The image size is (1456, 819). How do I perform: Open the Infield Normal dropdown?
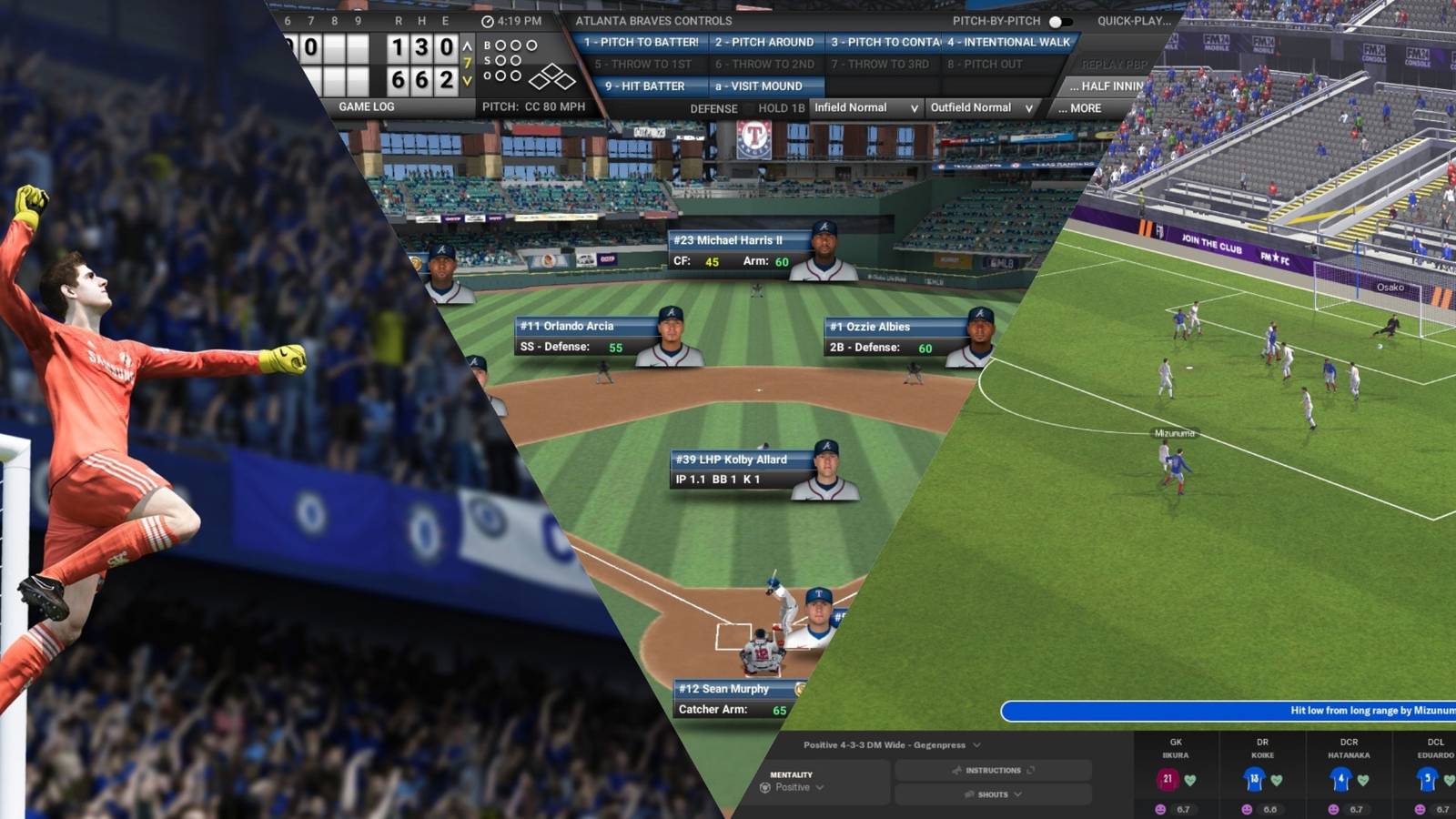[864, 107]
